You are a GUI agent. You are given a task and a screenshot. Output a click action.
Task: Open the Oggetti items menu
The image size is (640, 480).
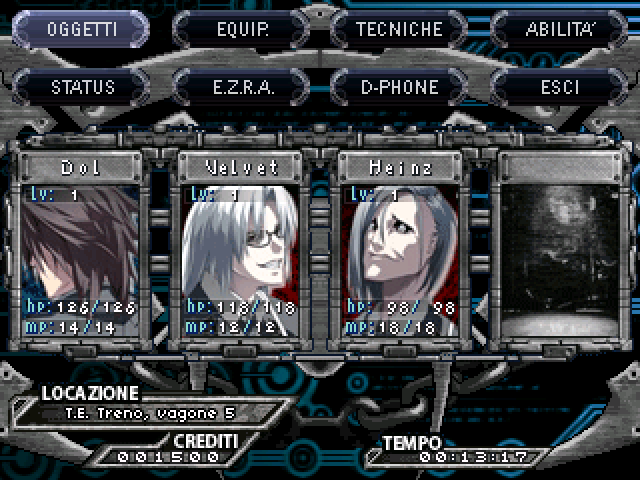click(82, 29)
